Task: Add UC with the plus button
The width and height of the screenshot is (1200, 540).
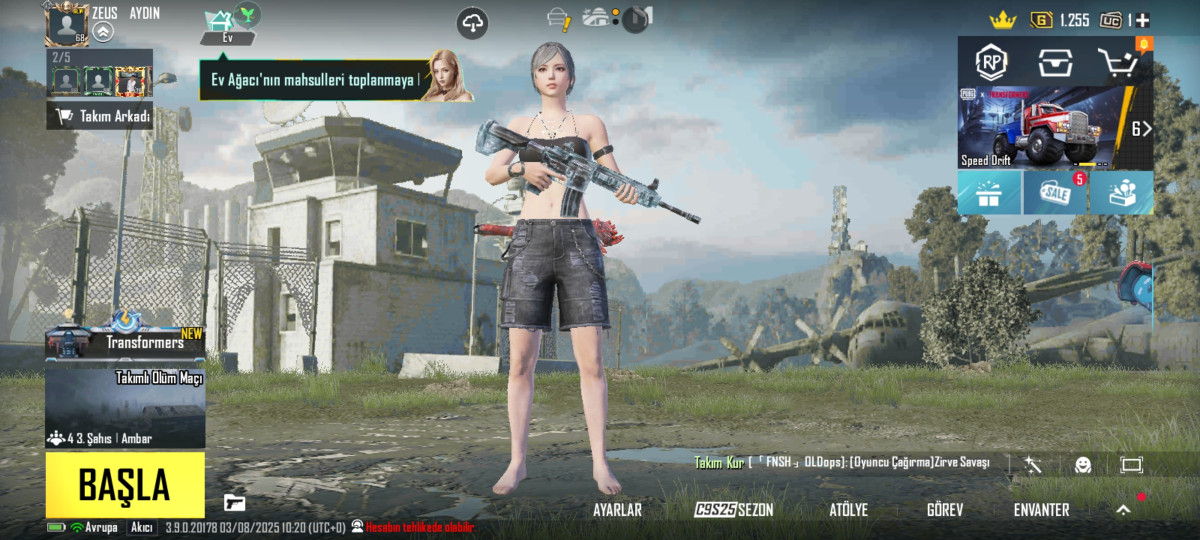Action: [1142, 19]
